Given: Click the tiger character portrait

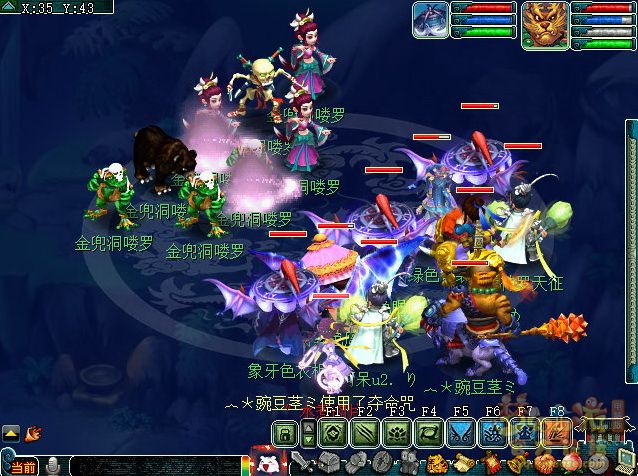Looking at the screenshot, I should [545, 24].
